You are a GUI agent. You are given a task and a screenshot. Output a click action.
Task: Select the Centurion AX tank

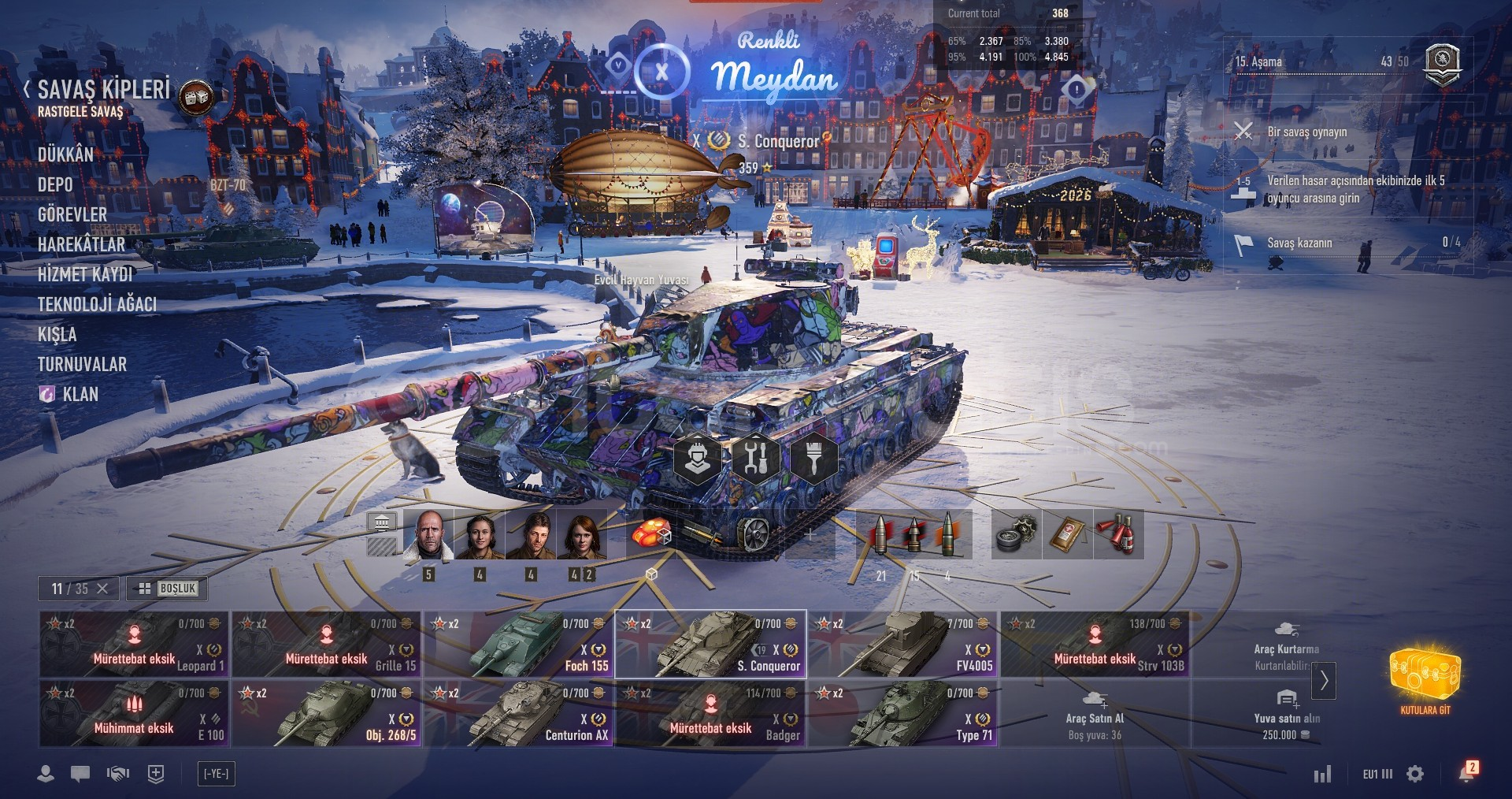[x=518, y=714]
